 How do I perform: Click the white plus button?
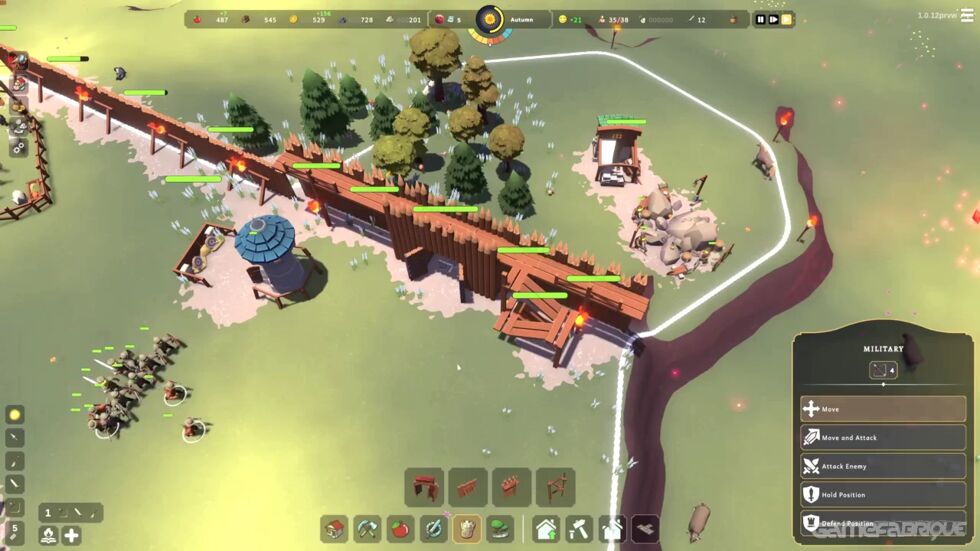pyautogui.click(x=72, y=535)
